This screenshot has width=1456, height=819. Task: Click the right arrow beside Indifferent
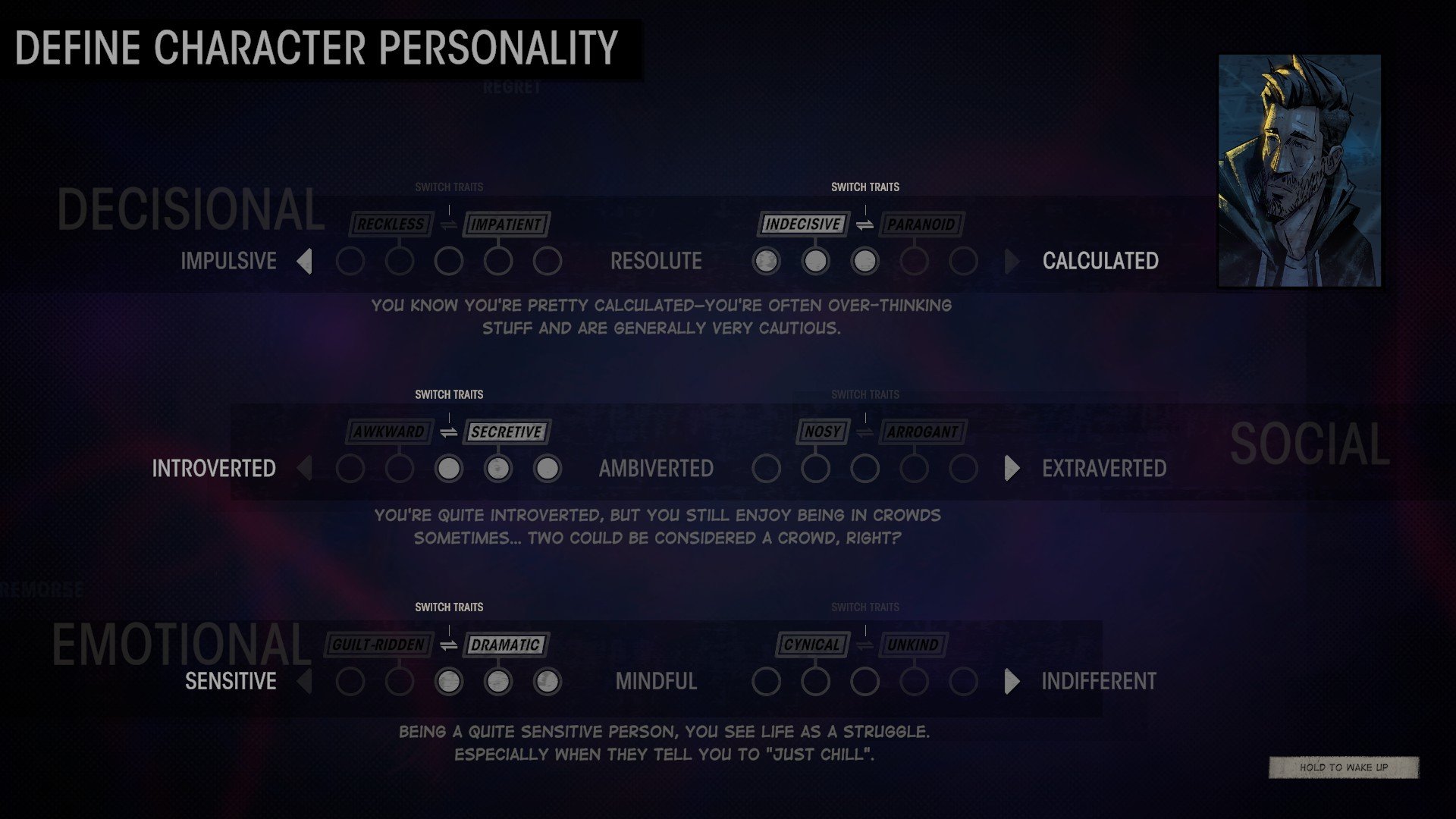pyautogui.click(x=1012, y=682)
